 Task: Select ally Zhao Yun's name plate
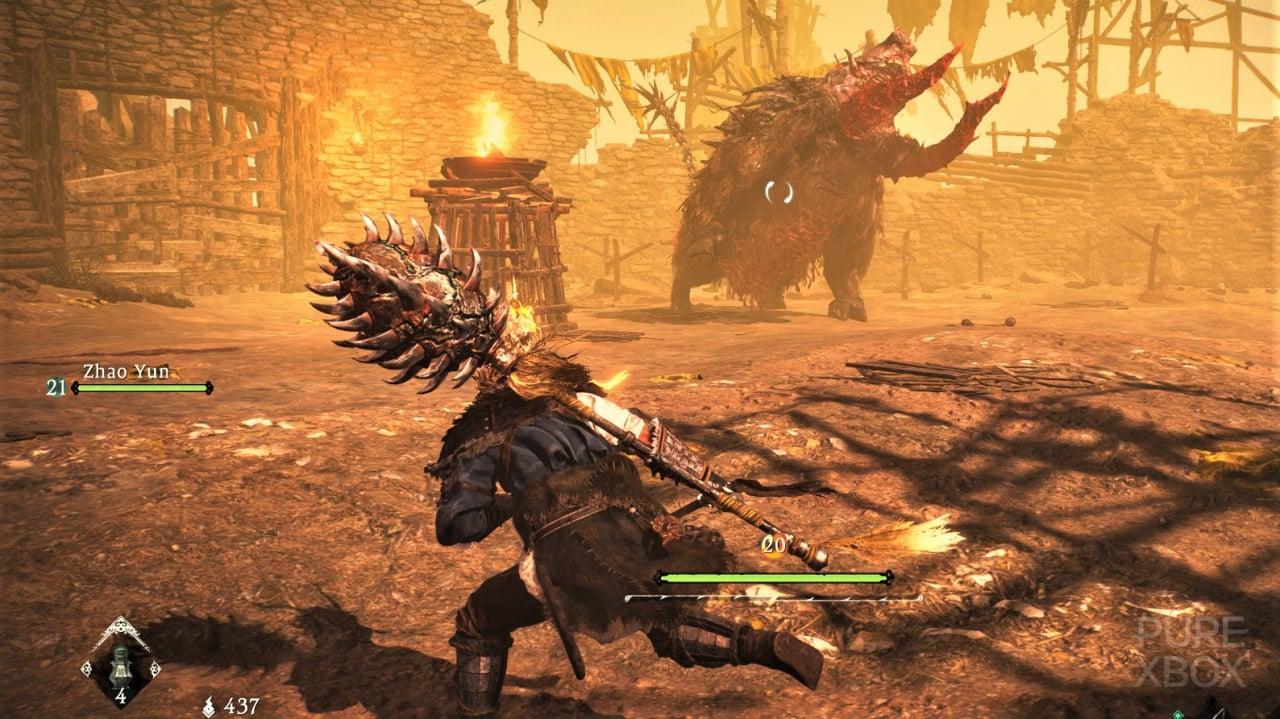click(x=111, y=370)
